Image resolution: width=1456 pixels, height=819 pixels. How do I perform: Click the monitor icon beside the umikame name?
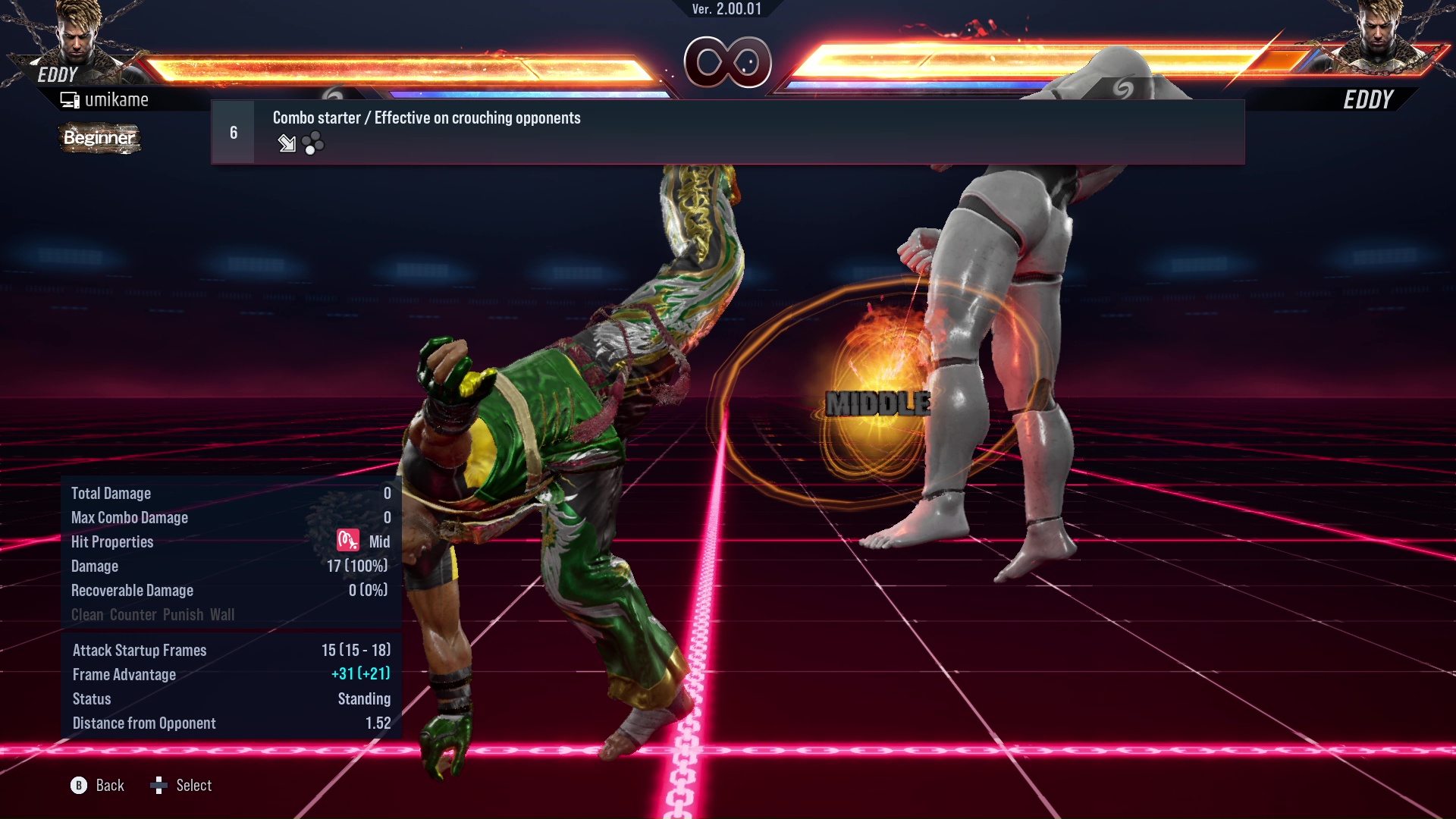click(x=69, y=99)
